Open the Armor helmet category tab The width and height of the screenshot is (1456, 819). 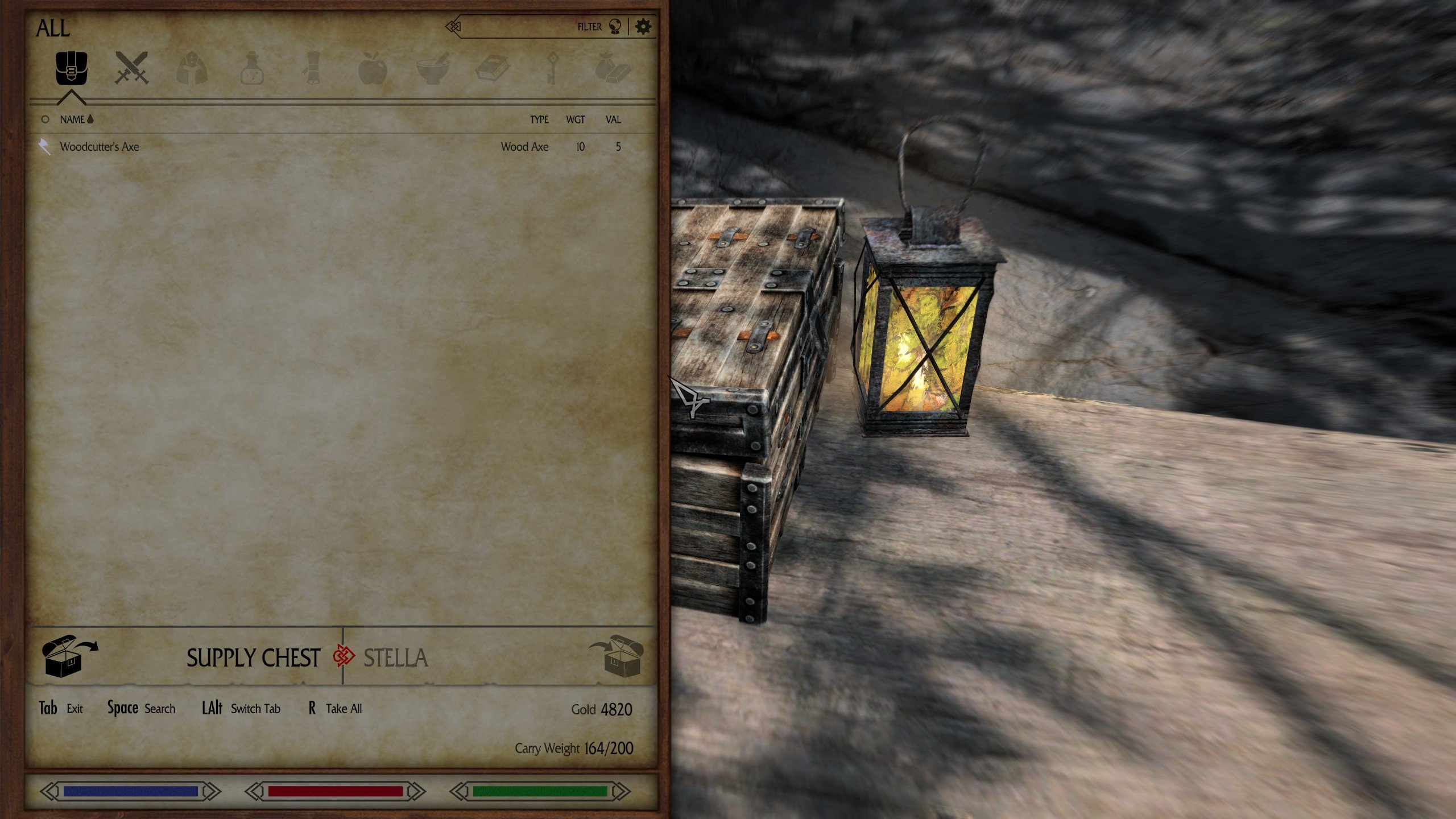(192, 68)
